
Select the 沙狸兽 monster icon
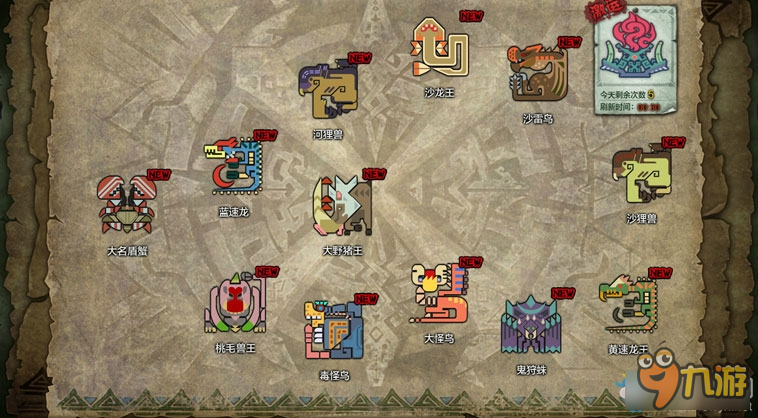tap(642, 175)
